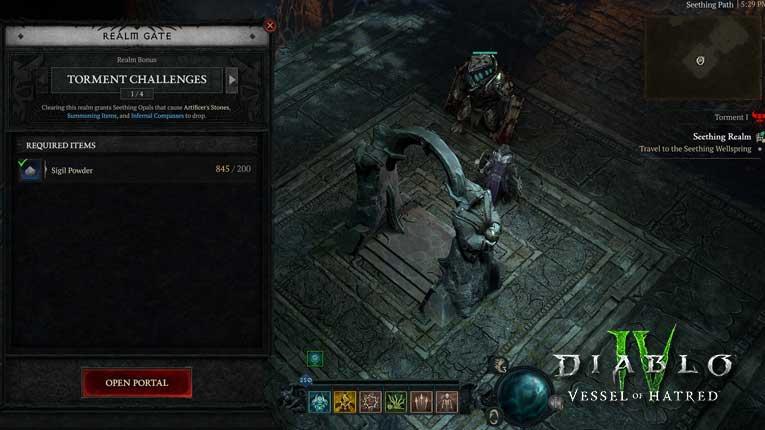
Task: Use the golden yellow skill icon
Action: (x=345, y=402)
